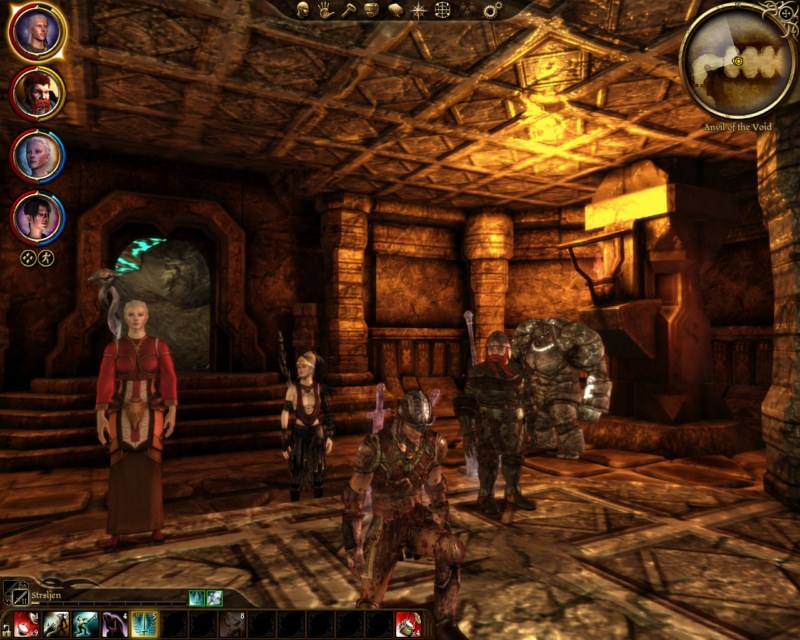Open the world map globe icon
The image size is (800, 640).
(443, 10)
